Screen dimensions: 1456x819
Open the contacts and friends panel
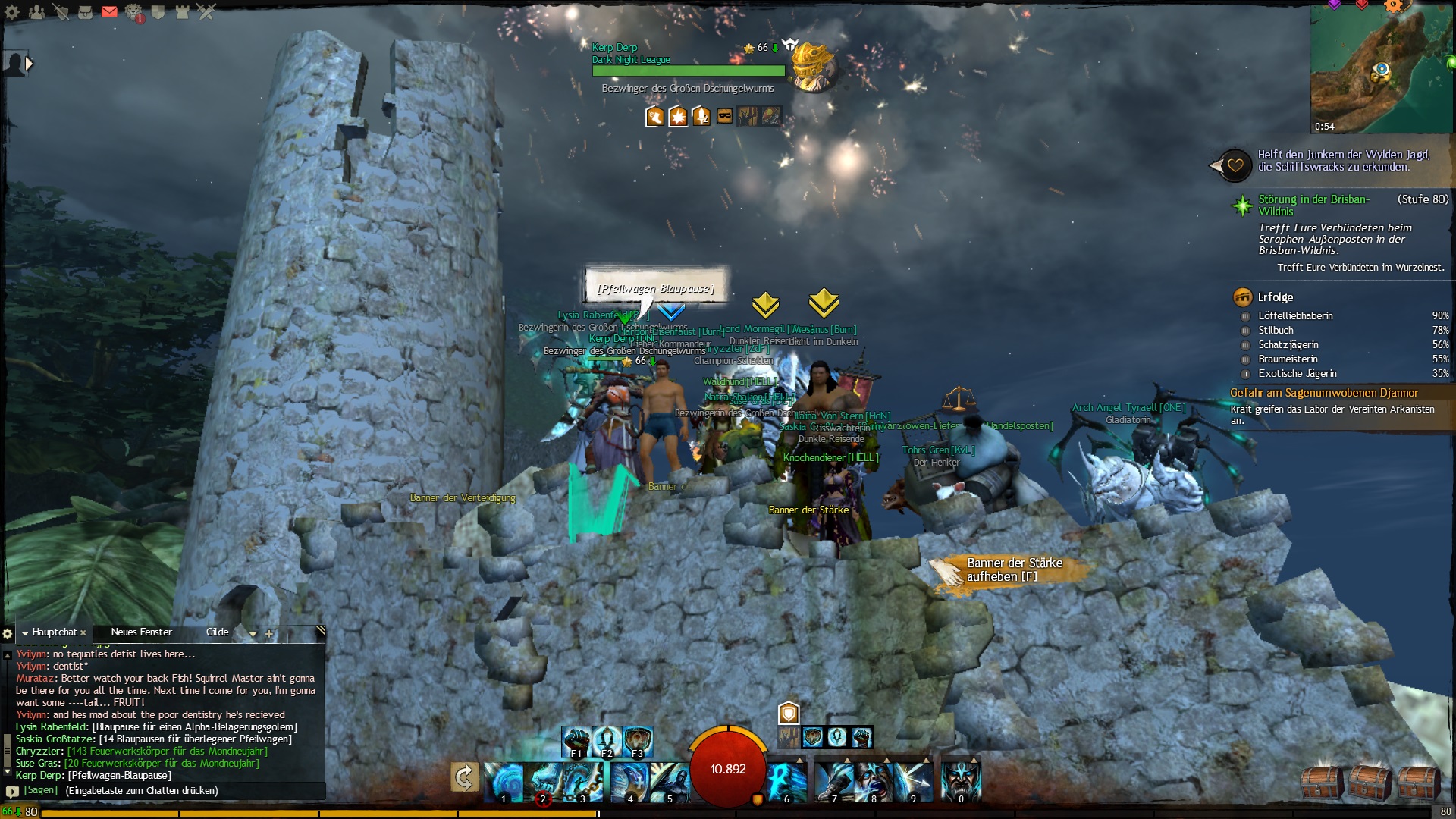point(36,12)
